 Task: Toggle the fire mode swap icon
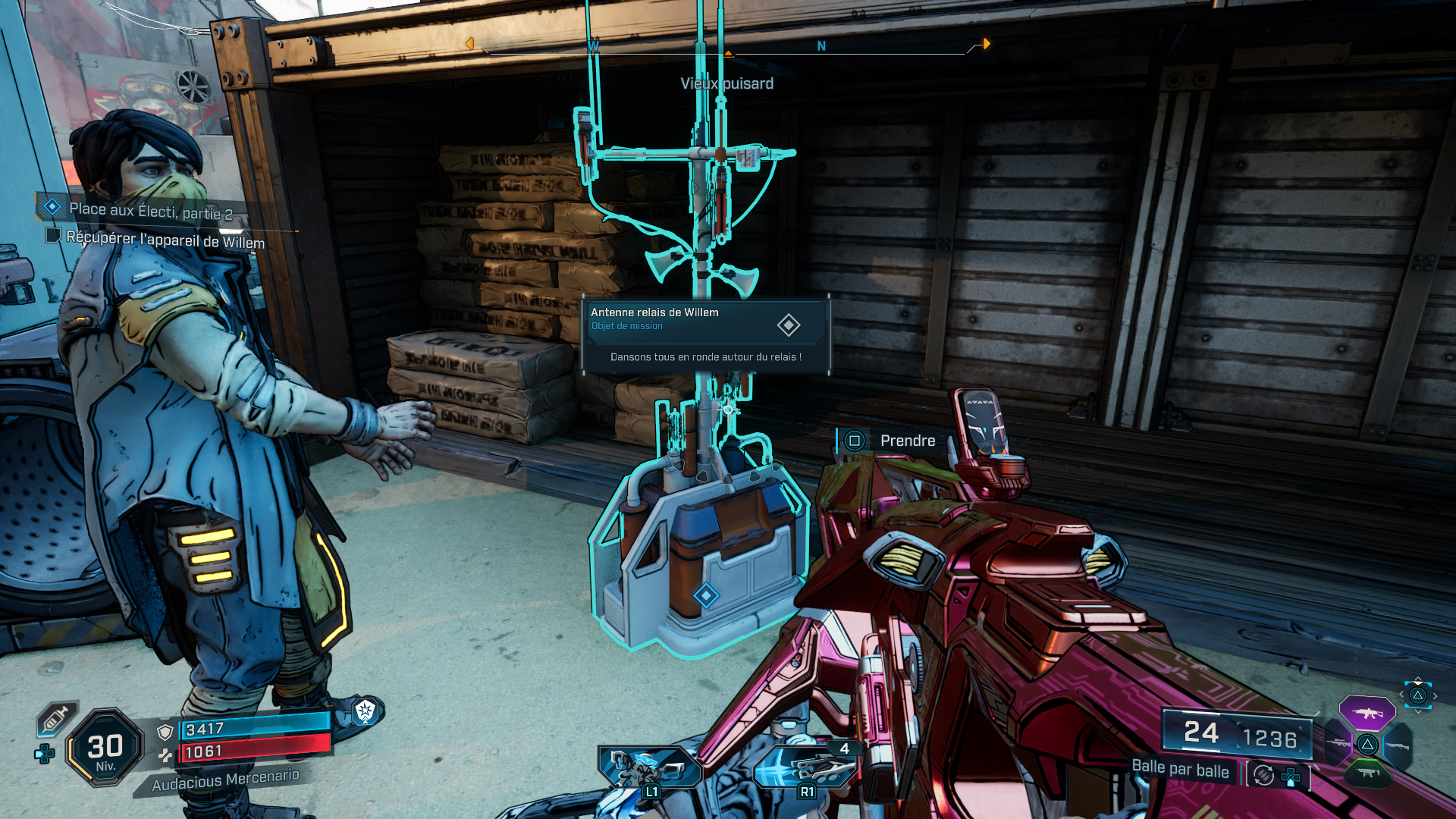1264,775
